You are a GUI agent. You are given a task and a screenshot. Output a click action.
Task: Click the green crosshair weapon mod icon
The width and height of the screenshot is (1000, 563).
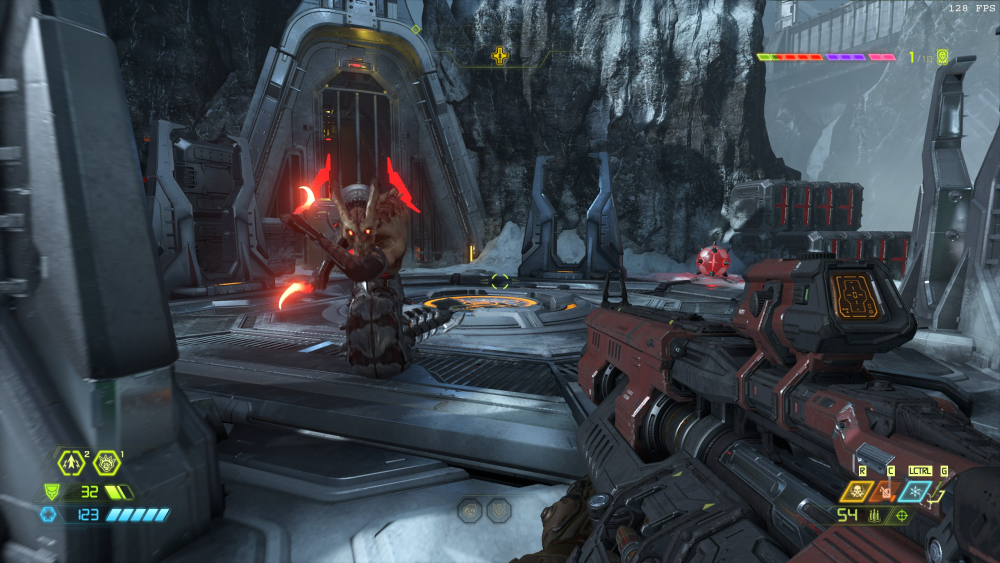(901, 515)
